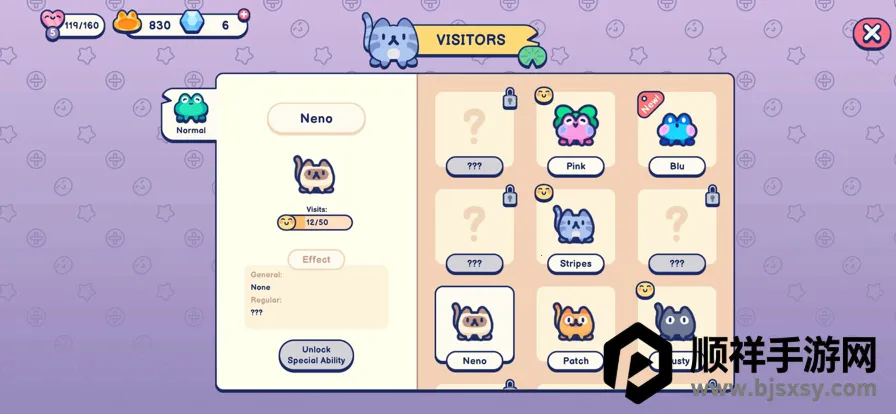Select the Neno cat visitor card
This screenshot has width=896, height=414.
coord(474,326)
